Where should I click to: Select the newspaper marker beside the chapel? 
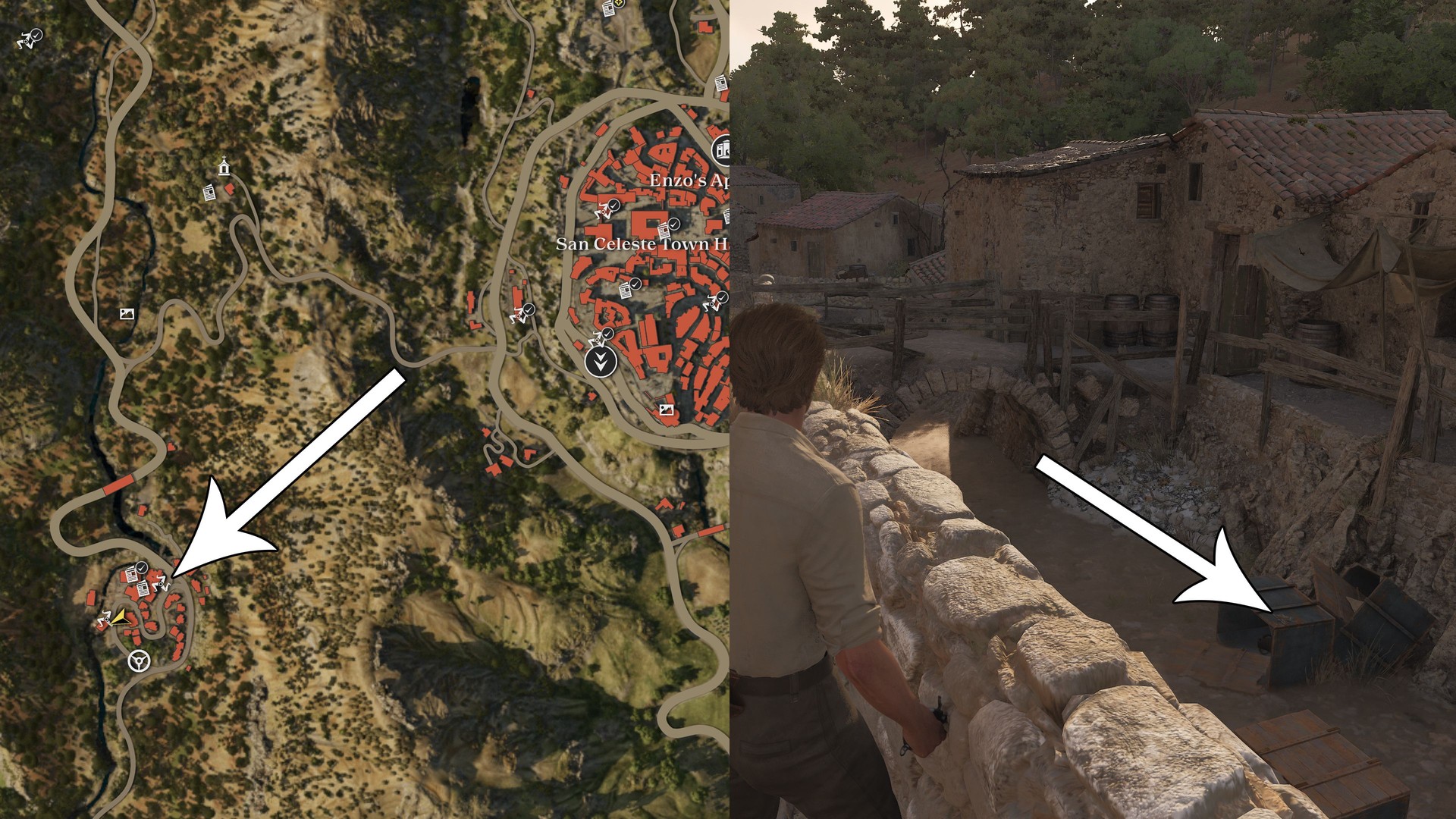209,193
